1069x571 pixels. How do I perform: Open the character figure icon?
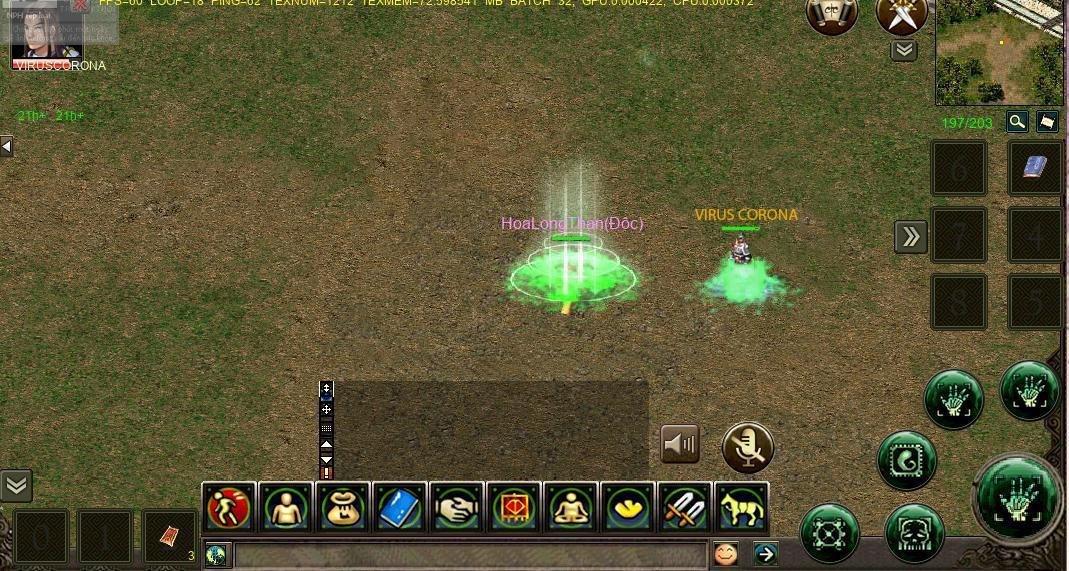tap(286, 508)
